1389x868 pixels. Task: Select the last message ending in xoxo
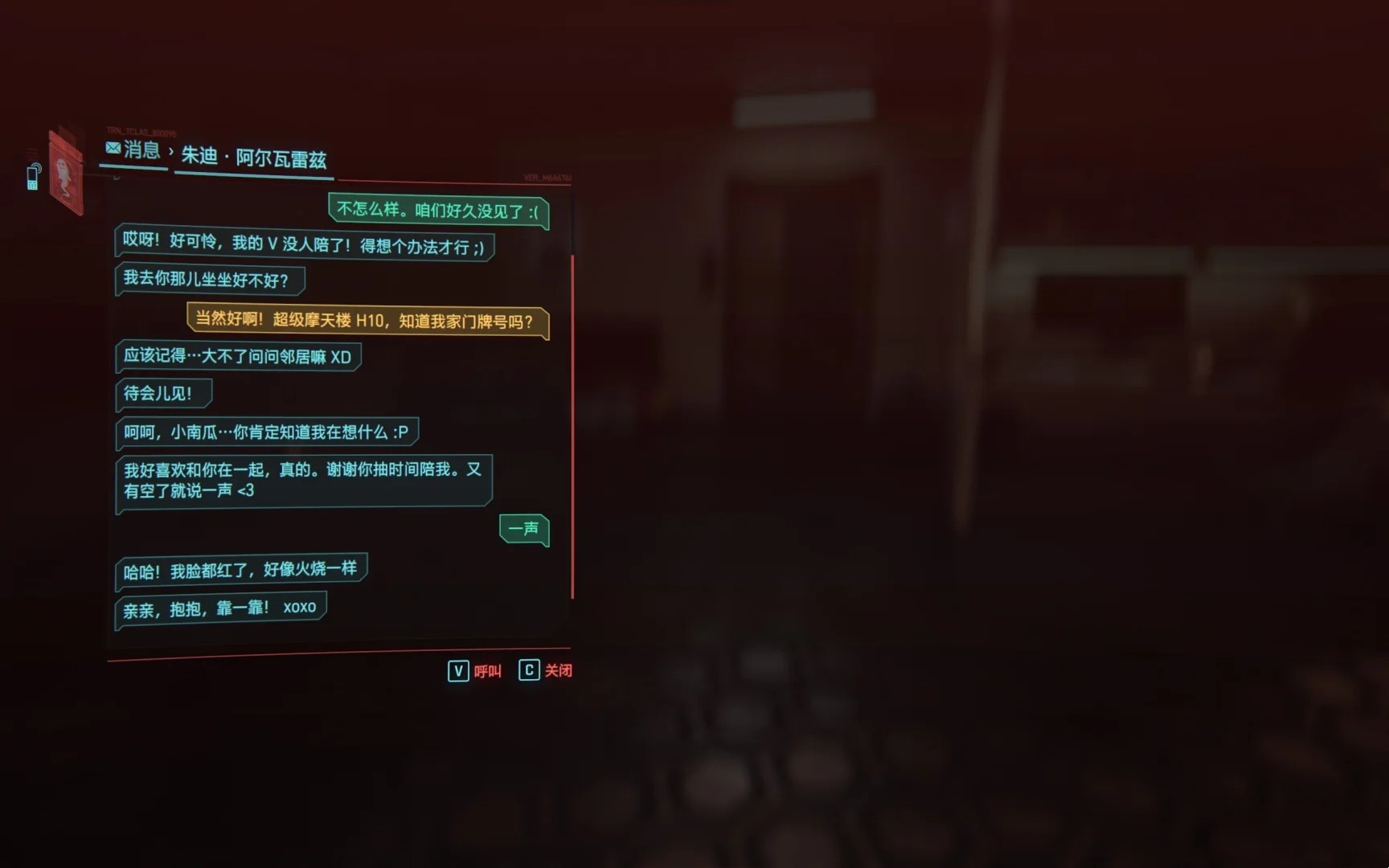click(220, 608)
